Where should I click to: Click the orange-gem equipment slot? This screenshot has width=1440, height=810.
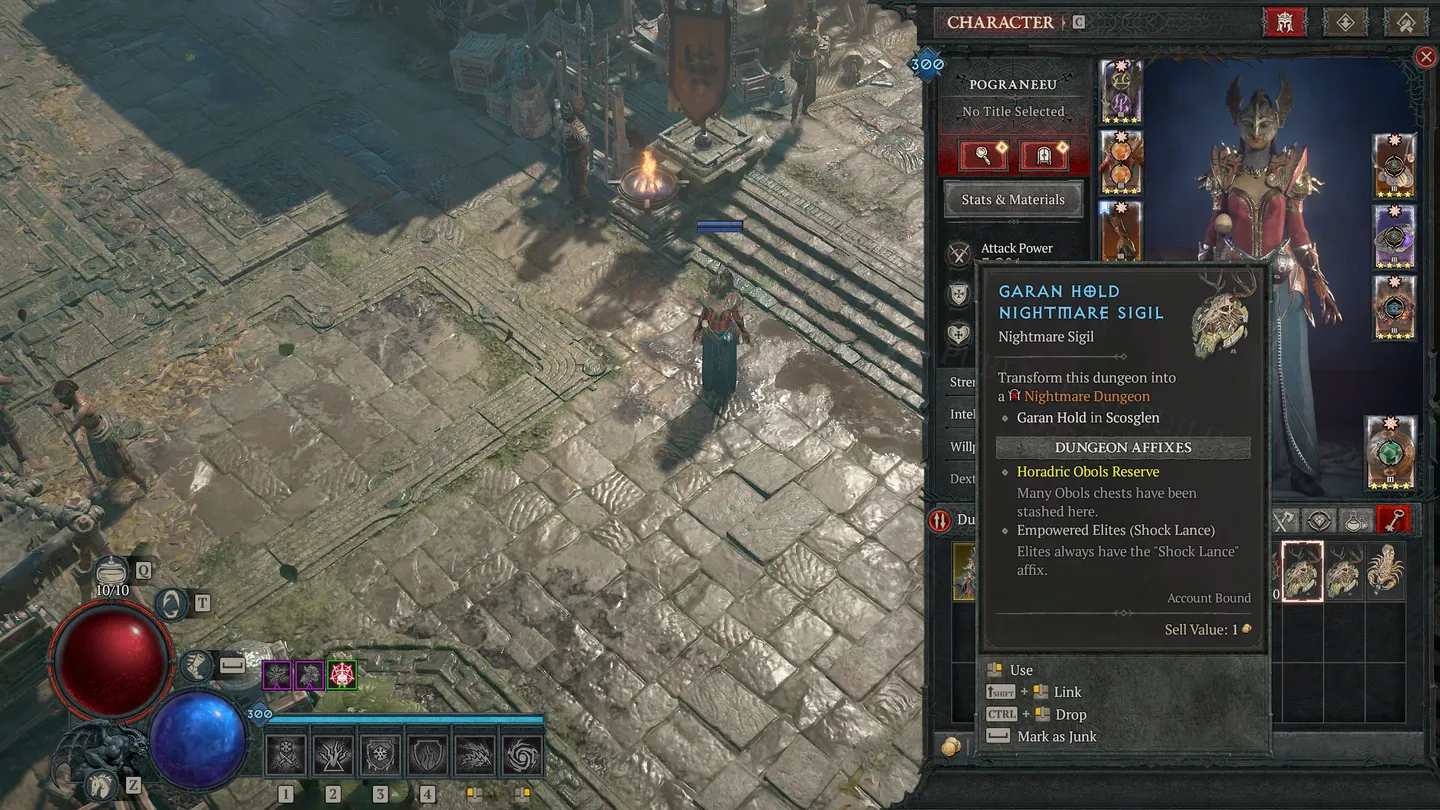pyautogui.click(x=1121, y=162)
